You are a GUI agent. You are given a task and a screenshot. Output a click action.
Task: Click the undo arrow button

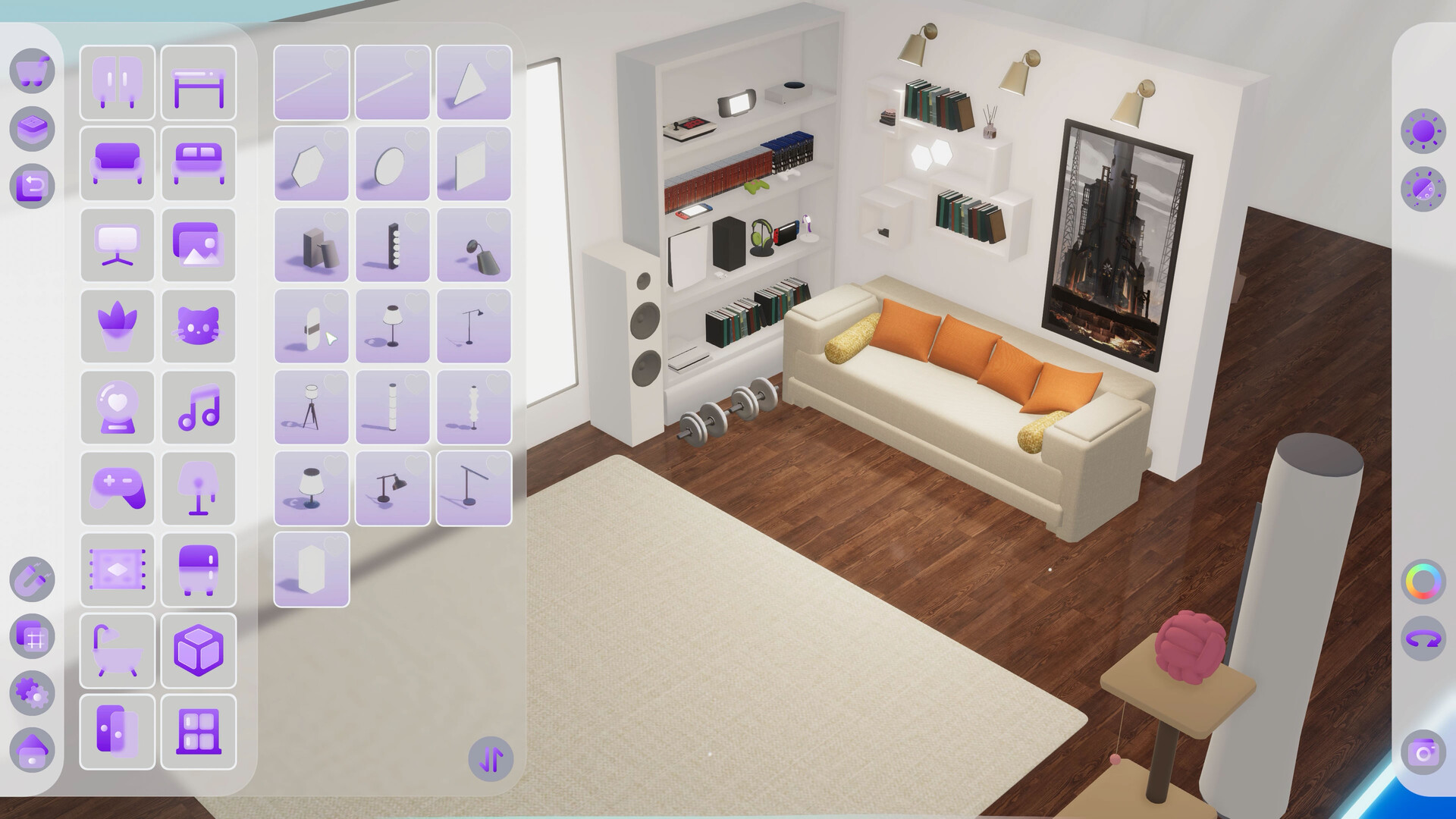point(32,186)
